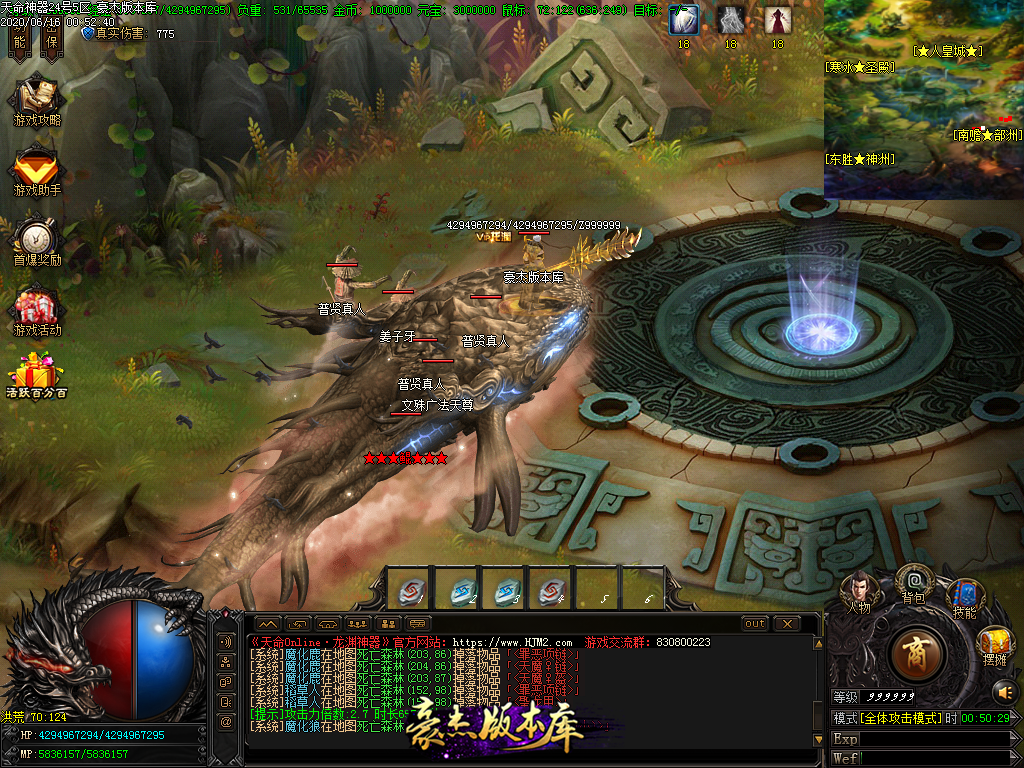Open the 背包 backpack
The height and width of the screenshot is (768, 1024).
click(913, 581)
